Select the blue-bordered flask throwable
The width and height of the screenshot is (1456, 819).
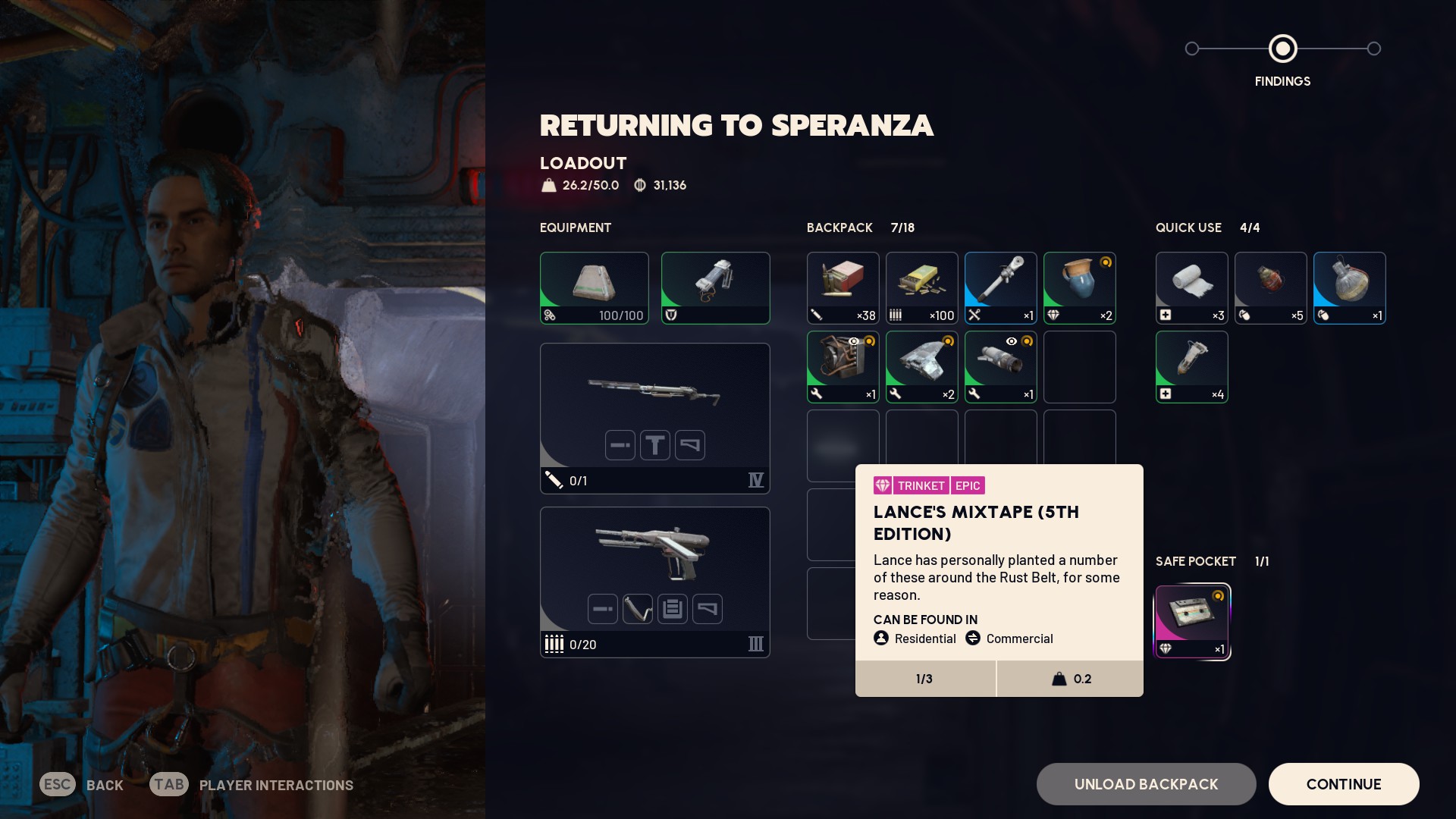[1349, 288]
